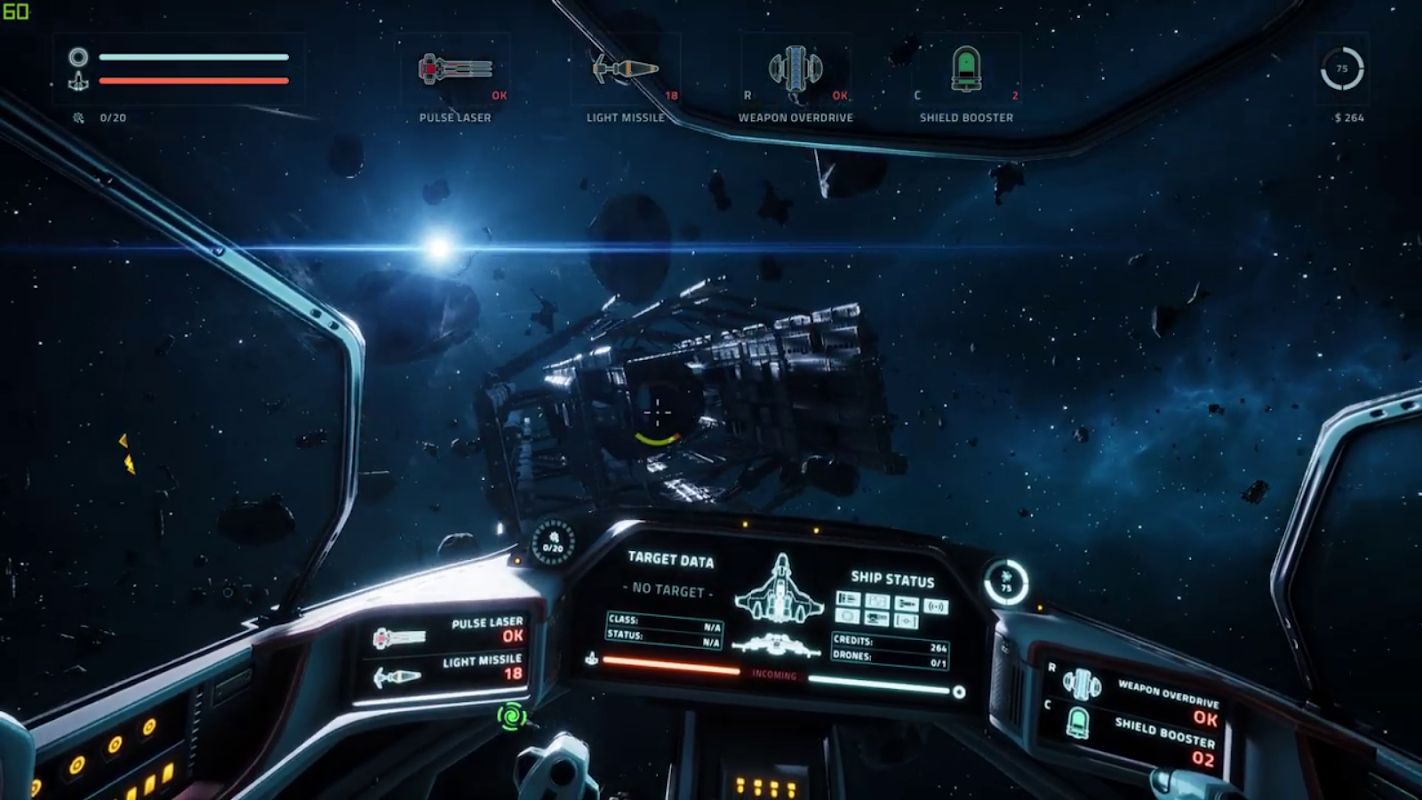Use the Shield Booster consumable
This screenshot has height=800, width=1422.
[x=966, y=69]
